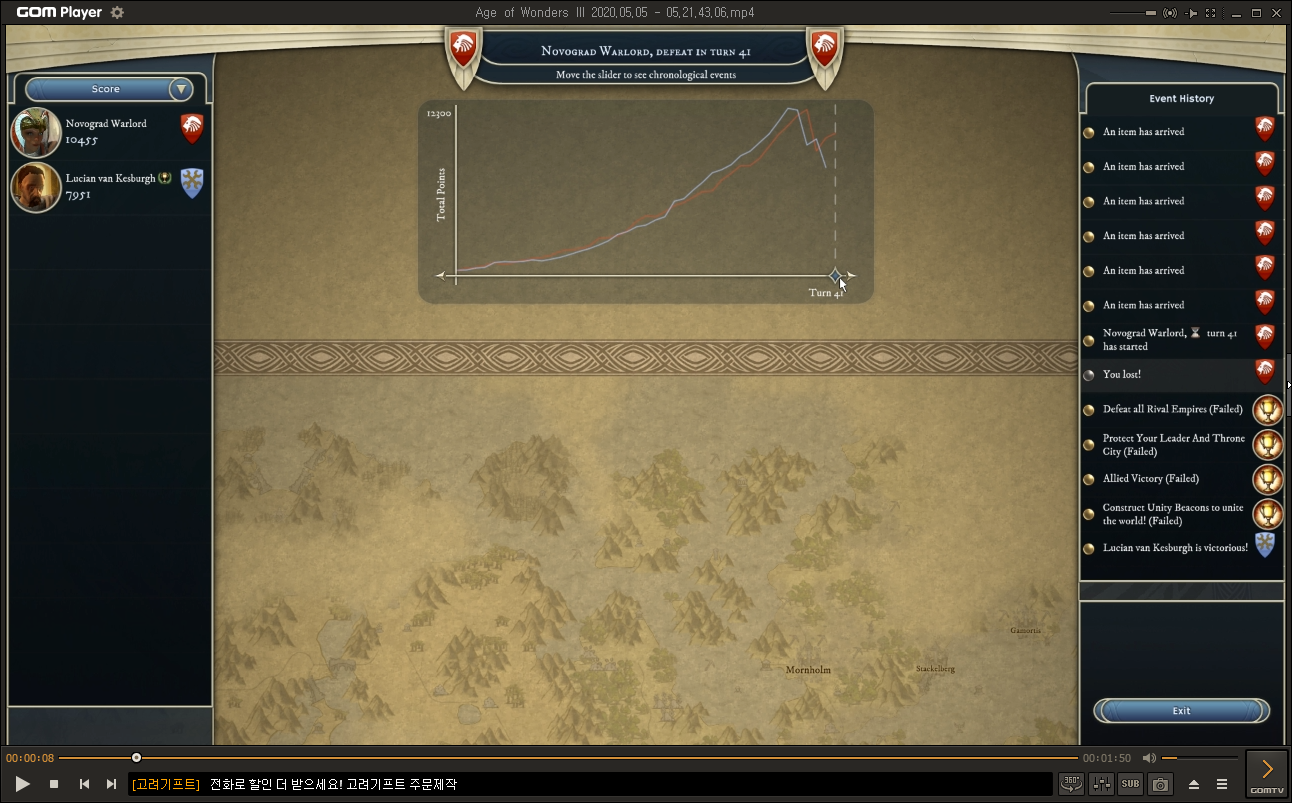Select 'Novograd Warlord turn 41 has started' event
1292x803 pixels.
(x=1169, y=340)
